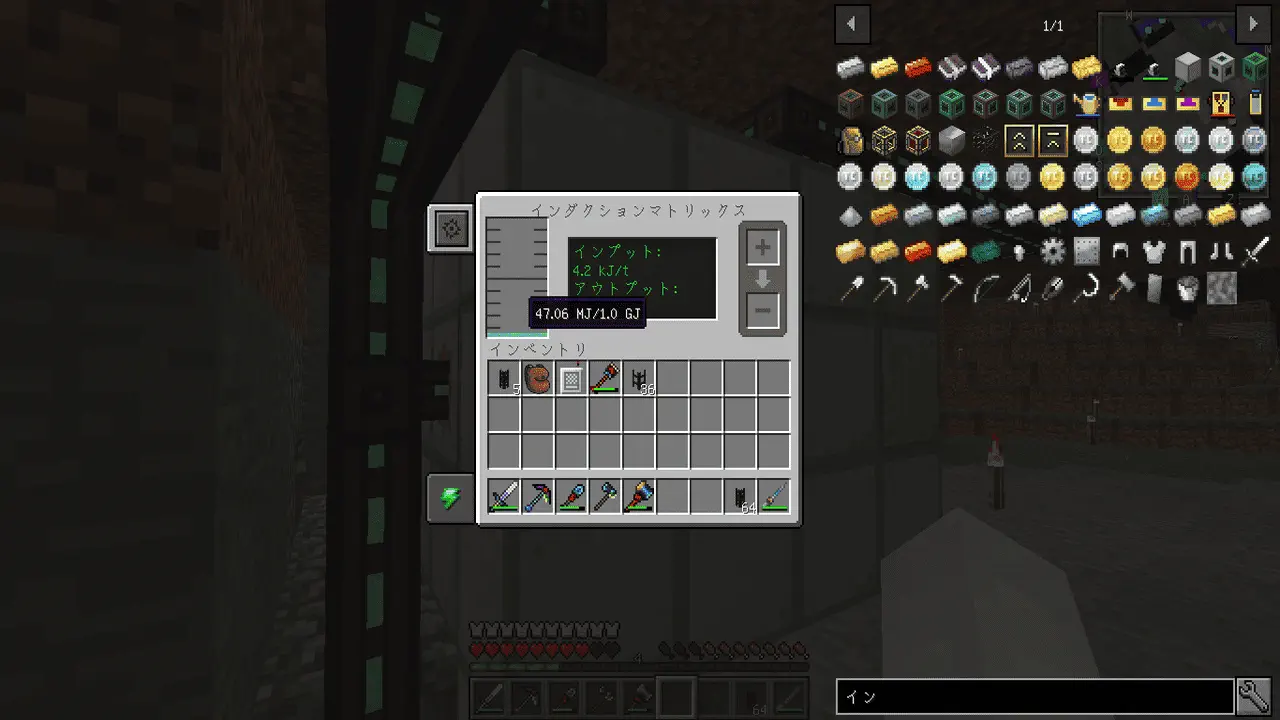Select the stack of 36 items

639,379
